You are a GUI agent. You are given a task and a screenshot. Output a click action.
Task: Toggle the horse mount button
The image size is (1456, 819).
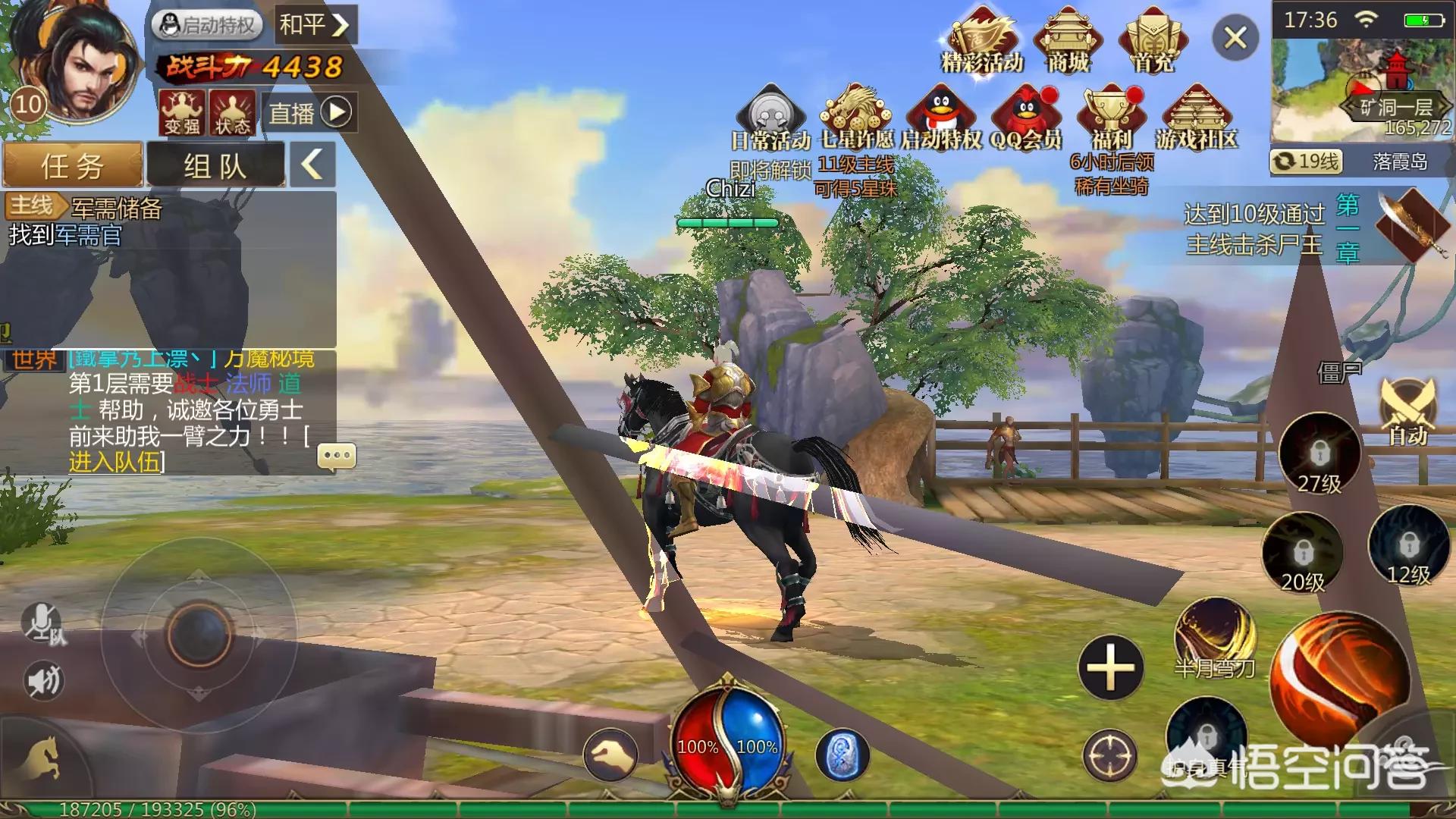pyautogui.click(x=42, y=758)
